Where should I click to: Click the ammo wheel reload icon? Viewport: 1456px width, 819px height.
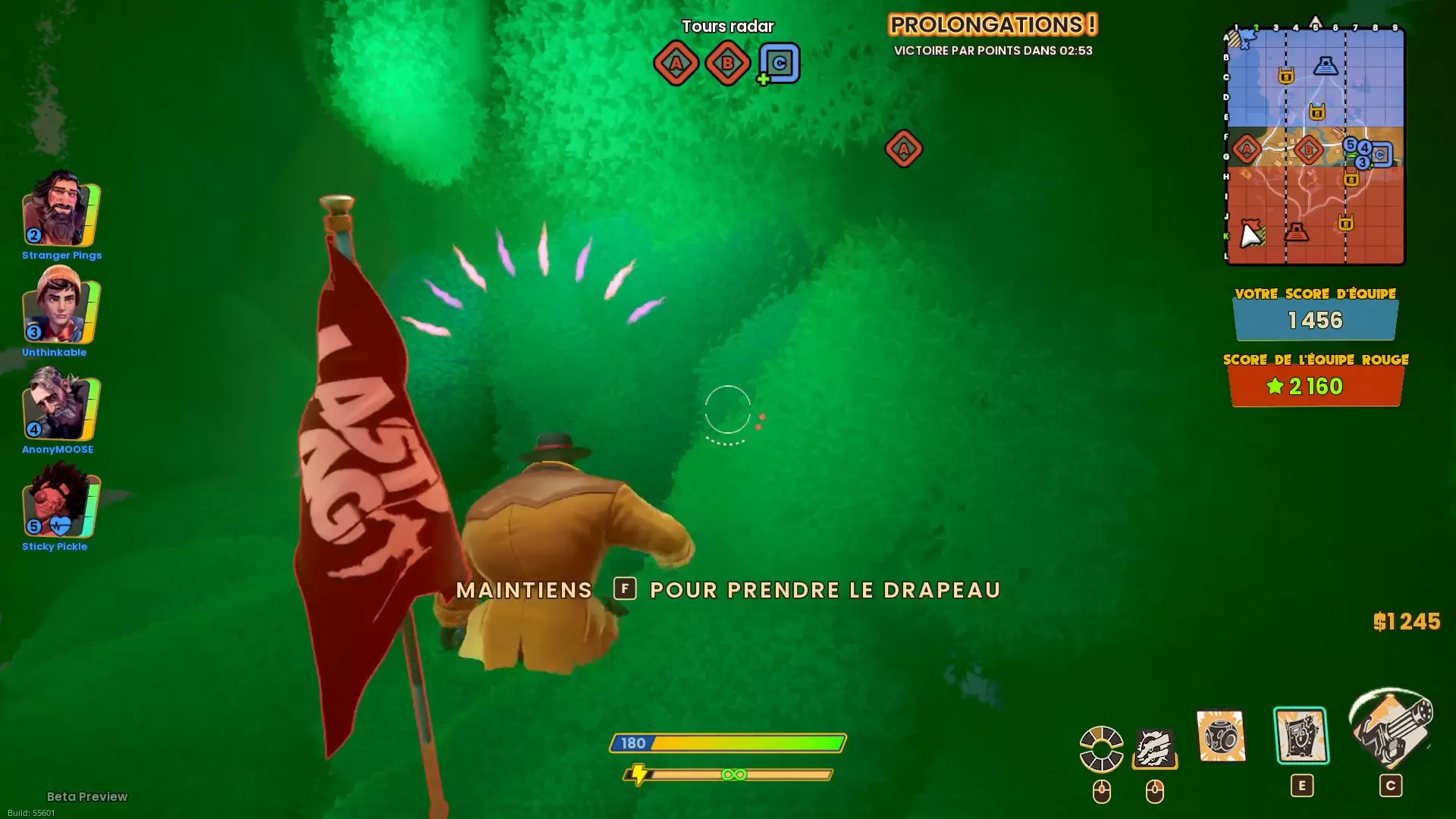click(1101, 748)
